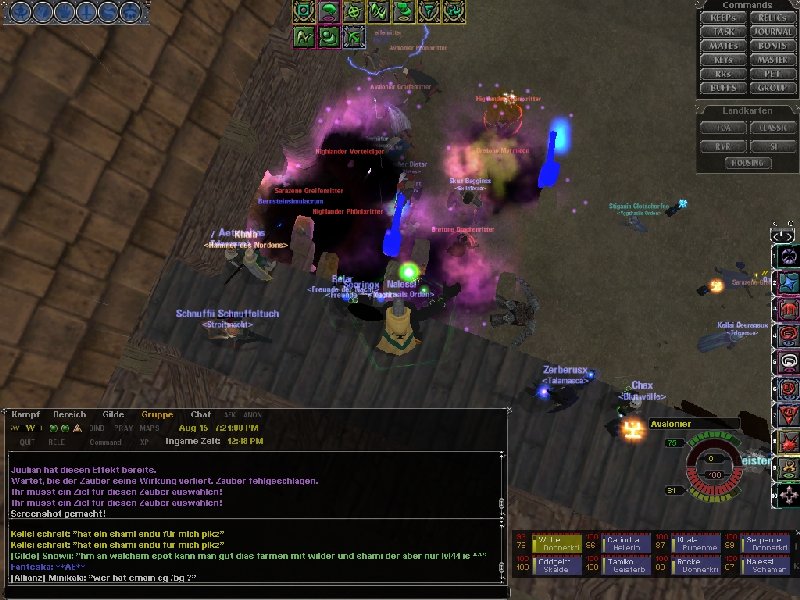
Task: Select the MASTER command button
Action: click(x=773, y=59)
